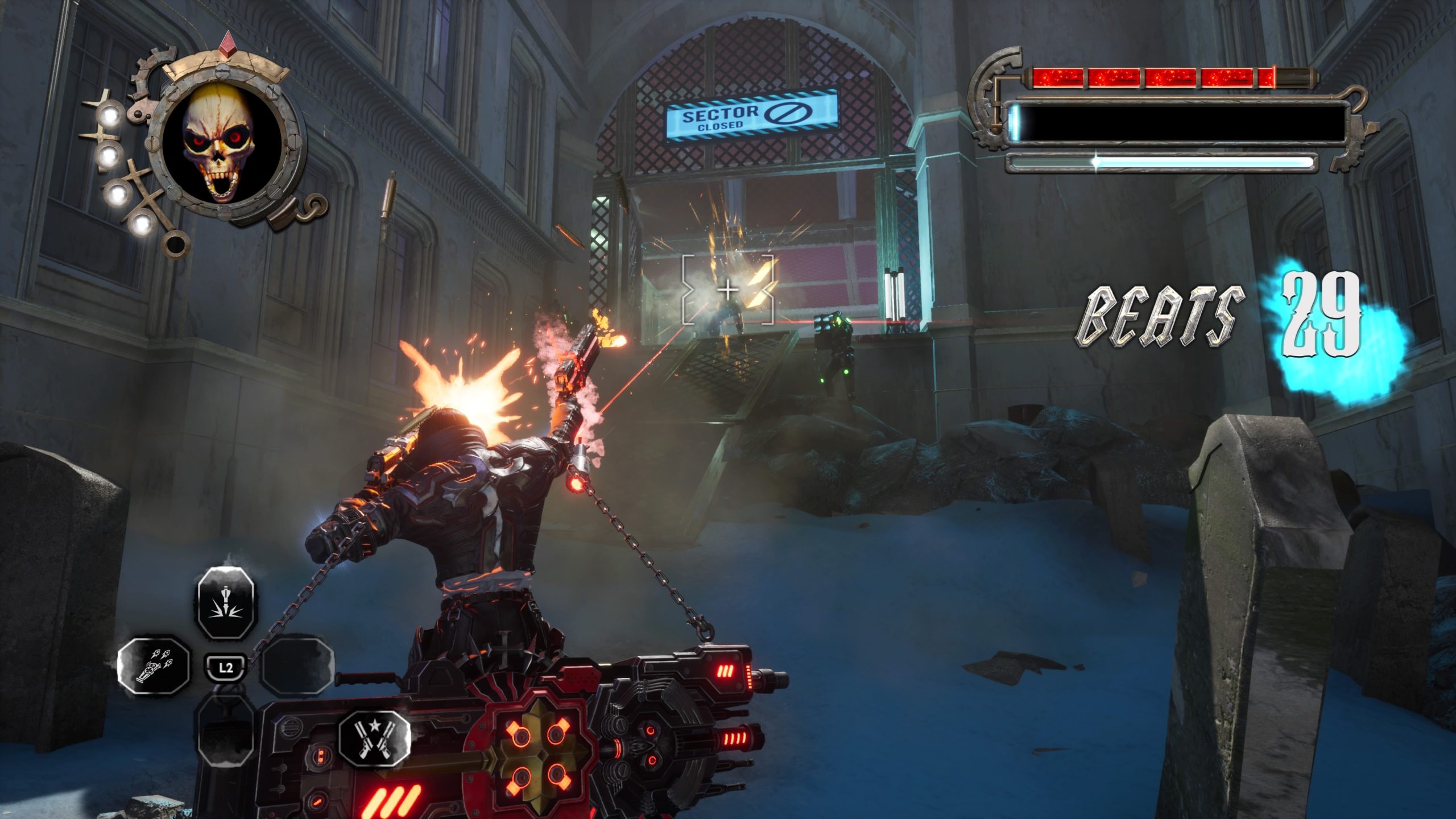
Task: Choose the crossed dual pistols icon
Action: [x=375, y=737]
